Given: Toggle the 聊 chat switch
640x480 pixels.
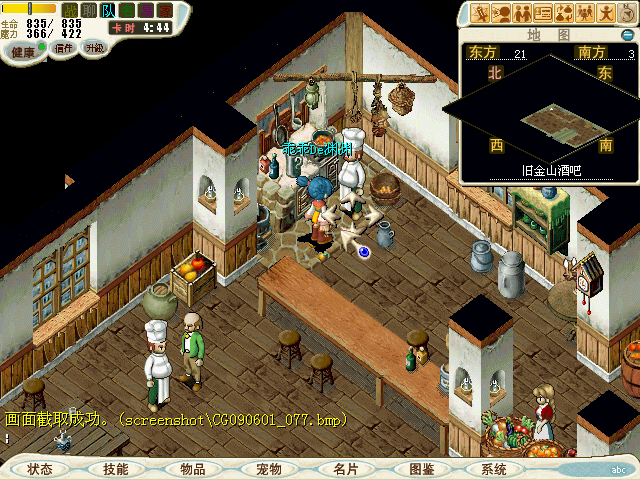Looking at the screenshot, I should (89, 10).
